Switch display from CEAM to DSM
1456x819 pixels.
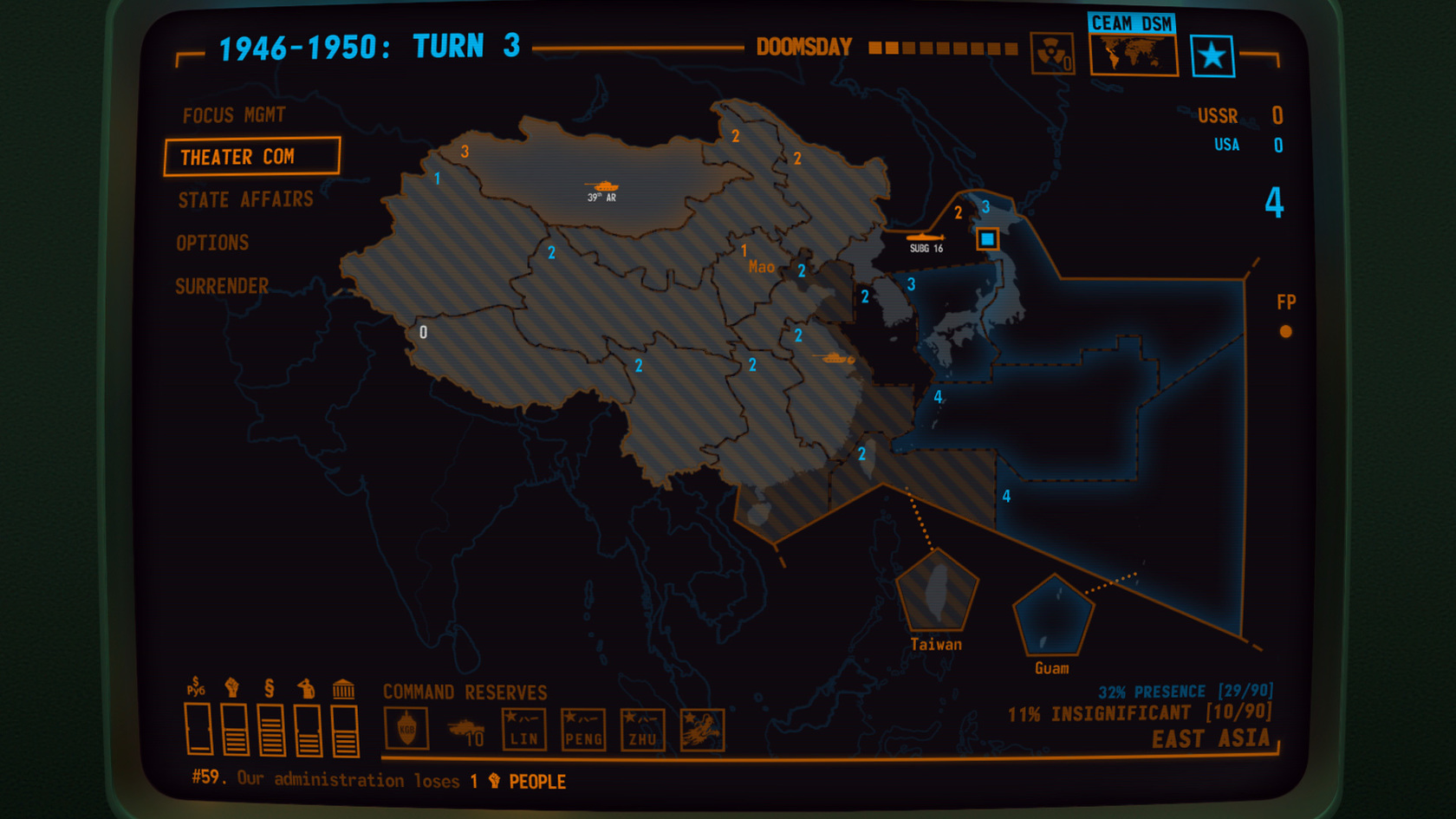[x=1155, y=23]
